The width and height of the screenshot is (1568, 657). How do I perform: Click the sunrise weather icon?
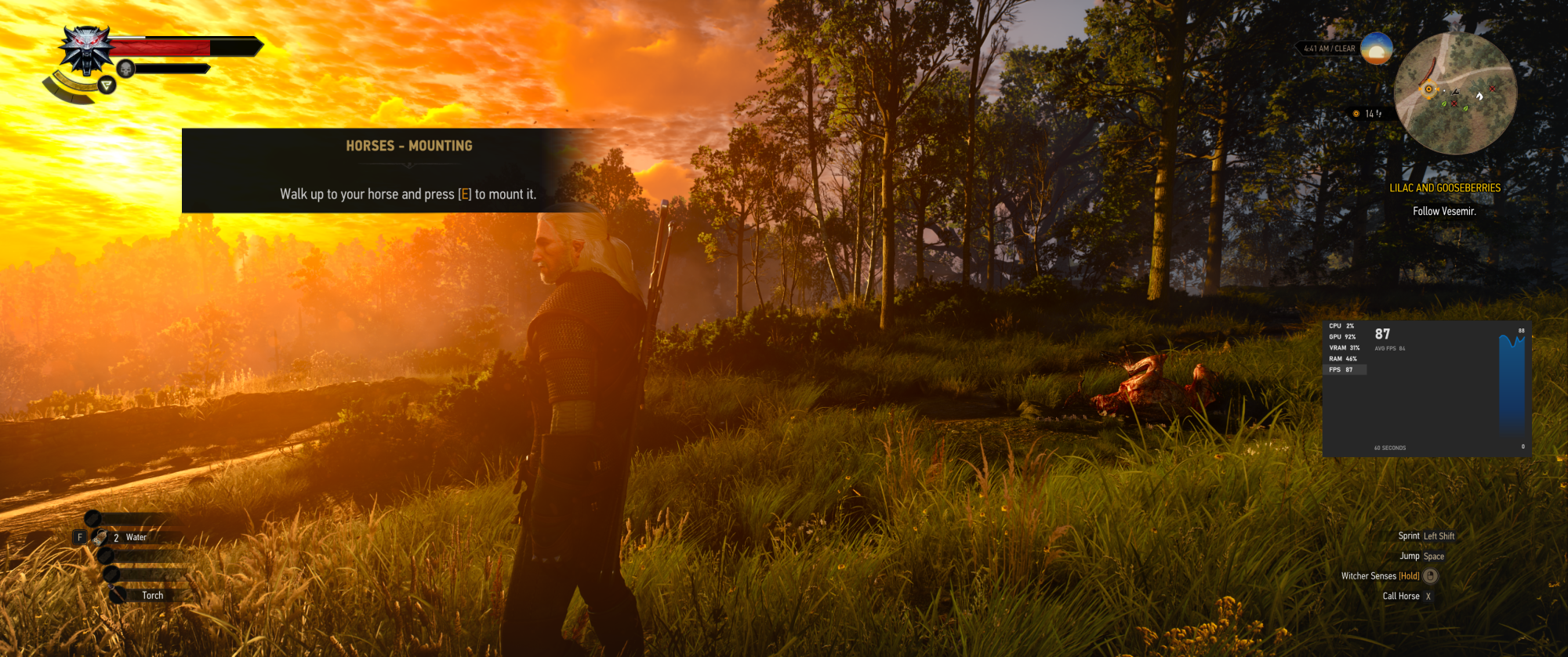1376,49
